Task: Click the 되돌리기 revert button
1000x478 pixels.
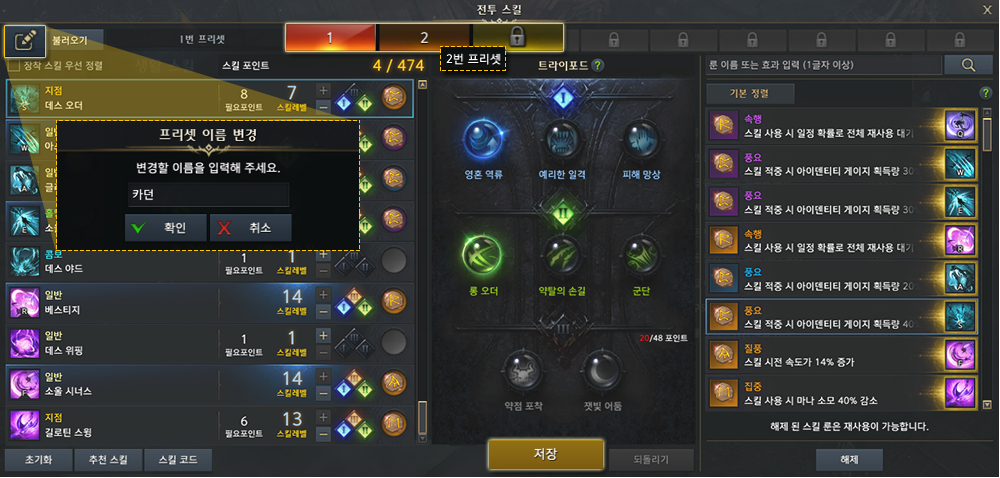Action: pyautogui.click(x=651, y=460)
